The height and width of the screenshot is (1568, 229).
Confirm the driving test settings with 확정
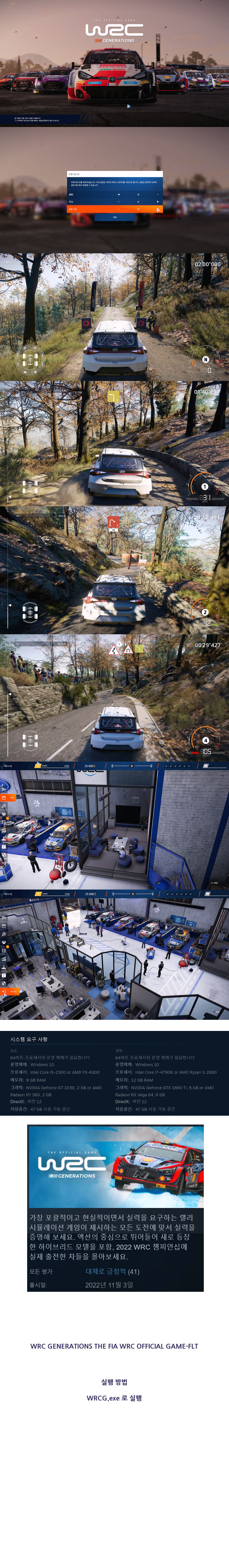pos(114,217)
